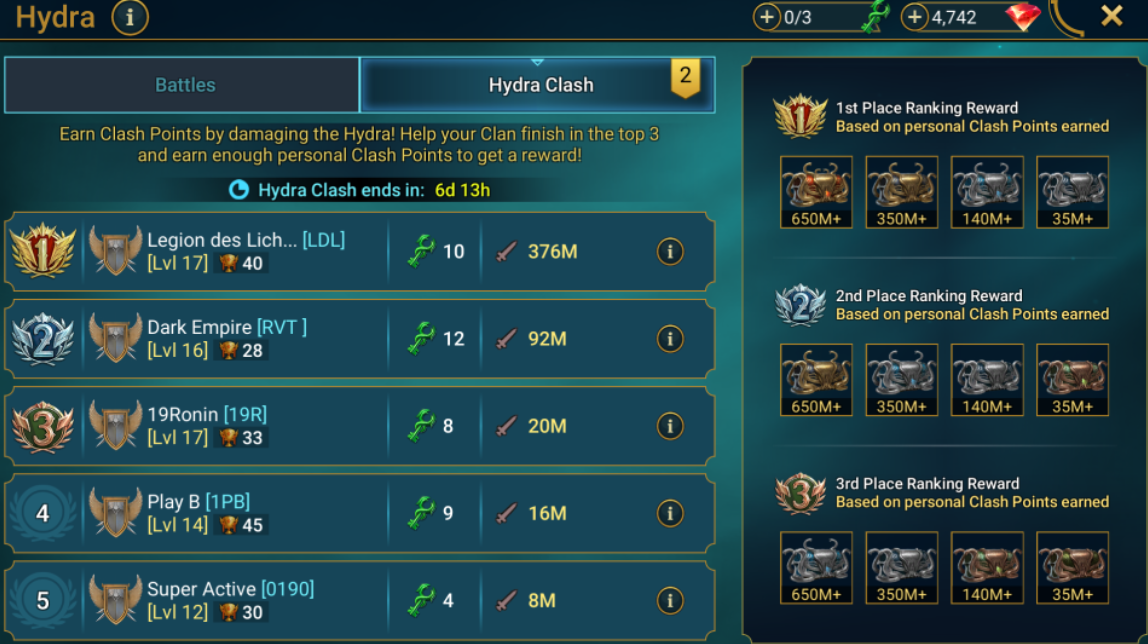
Task: Inspect 3rd place 35M+ reward chest
Action: coord(1072,568)
